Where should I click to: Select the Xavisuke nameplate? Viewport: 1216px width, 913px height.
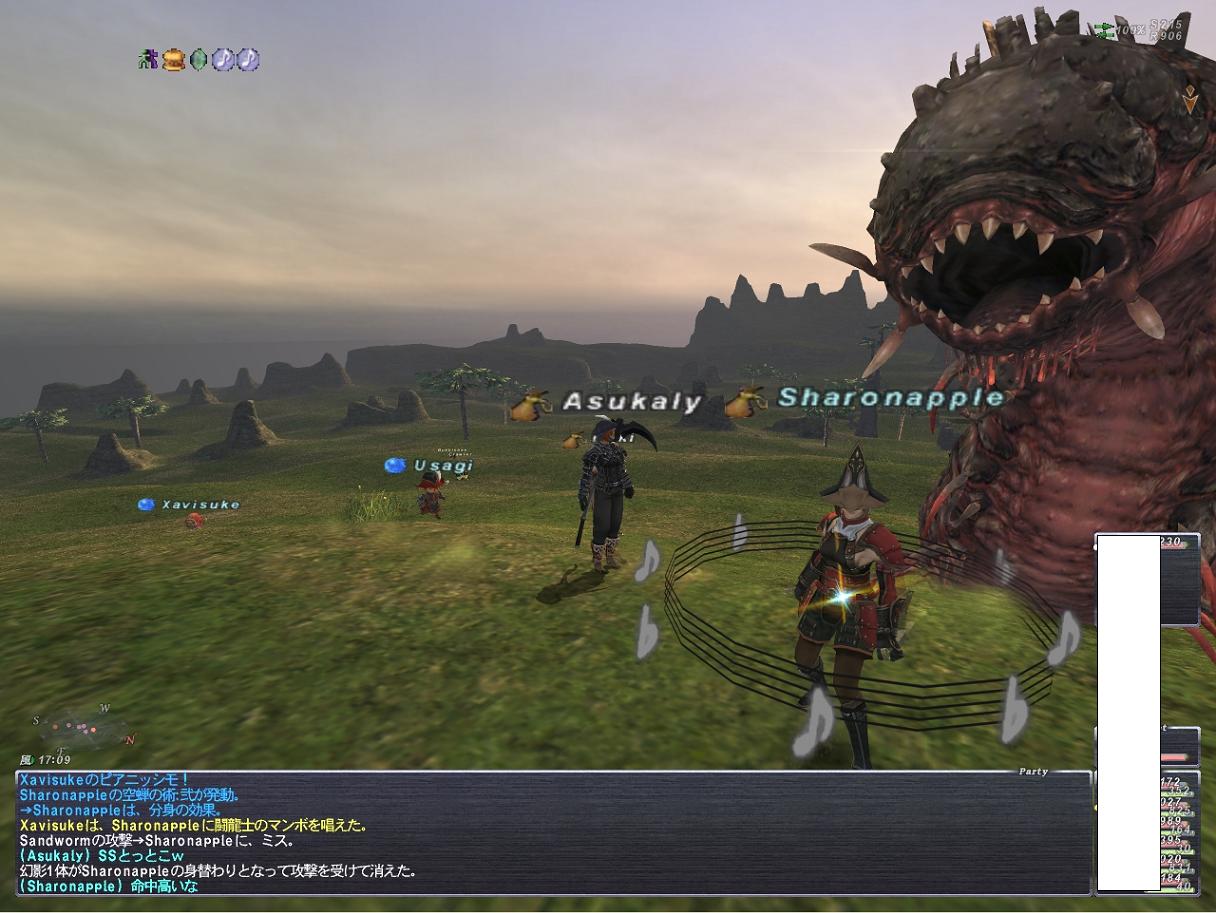click(x=200, y=505)
